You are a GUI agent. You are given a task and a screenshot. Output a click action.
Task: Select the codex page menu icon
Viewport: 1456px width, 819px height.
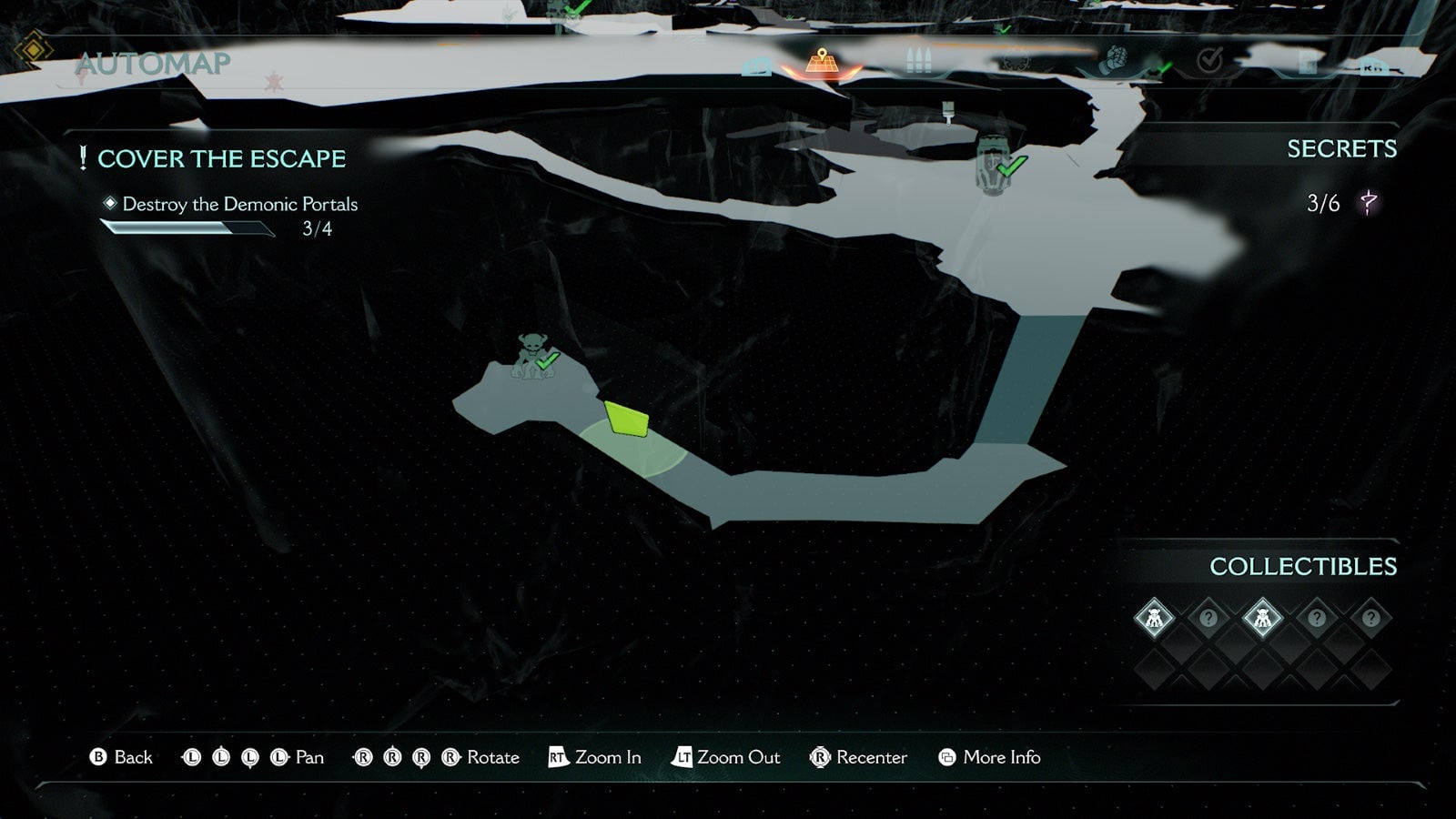point(1309,62)
